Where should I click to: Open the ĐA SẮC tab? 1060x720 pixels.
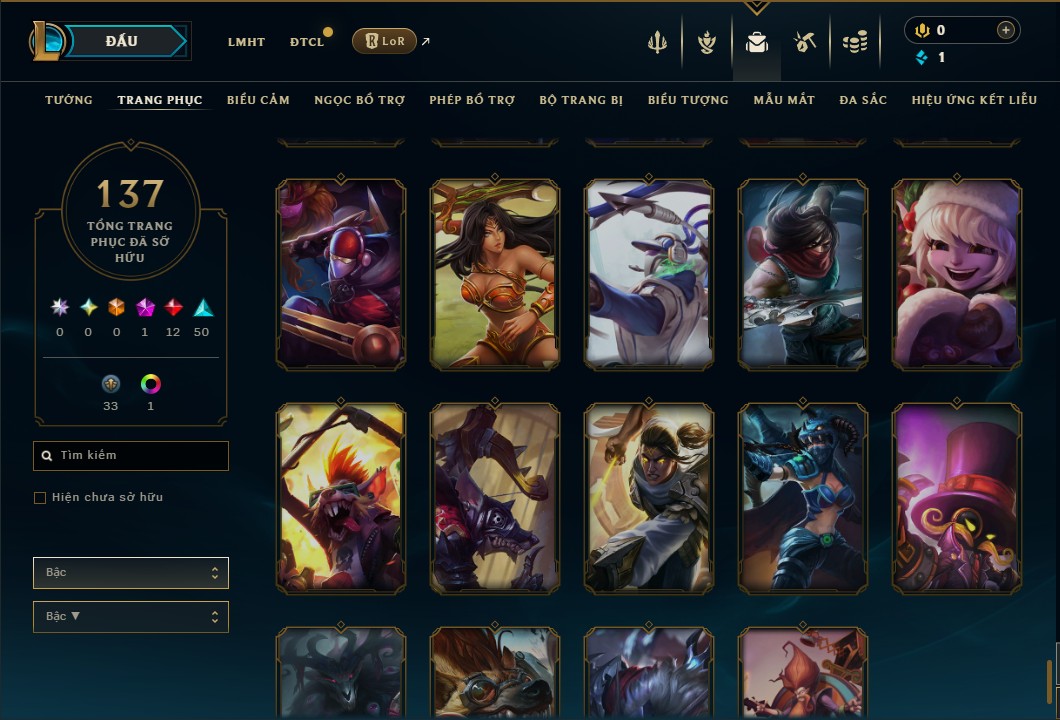[863, 100]
